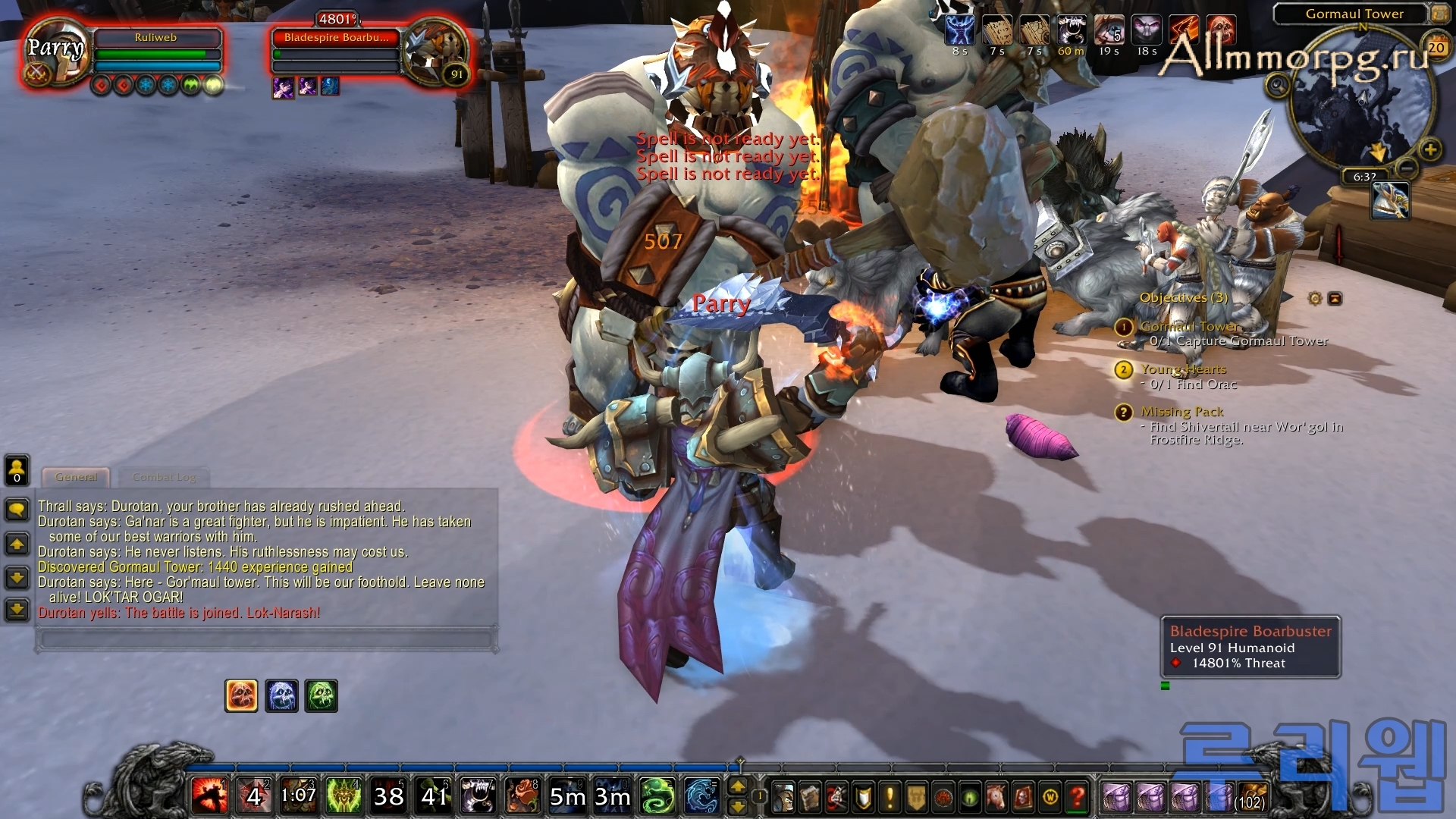
Task: Open the Missing Pack quest entry
Action: click(x=1181, y=412)
